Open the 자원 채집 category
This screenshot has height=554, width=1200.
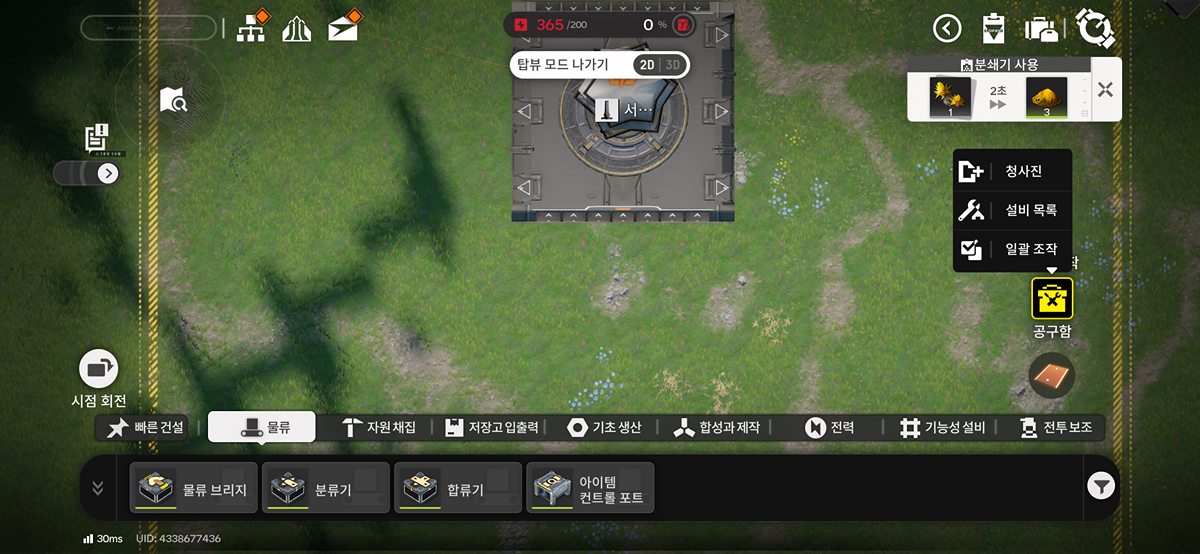coord(378,427)
